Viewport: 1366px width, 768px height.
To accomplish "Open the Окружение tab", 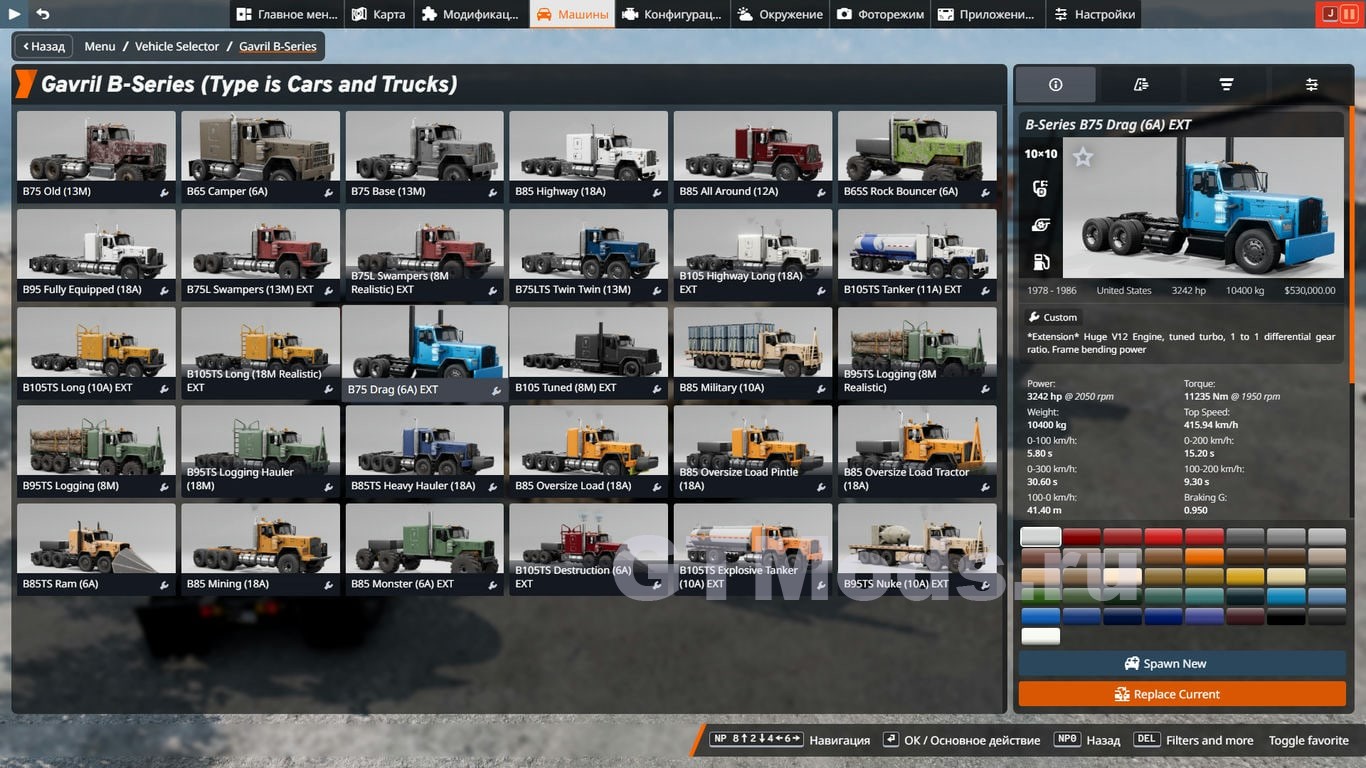I will (x=780, y=14).
